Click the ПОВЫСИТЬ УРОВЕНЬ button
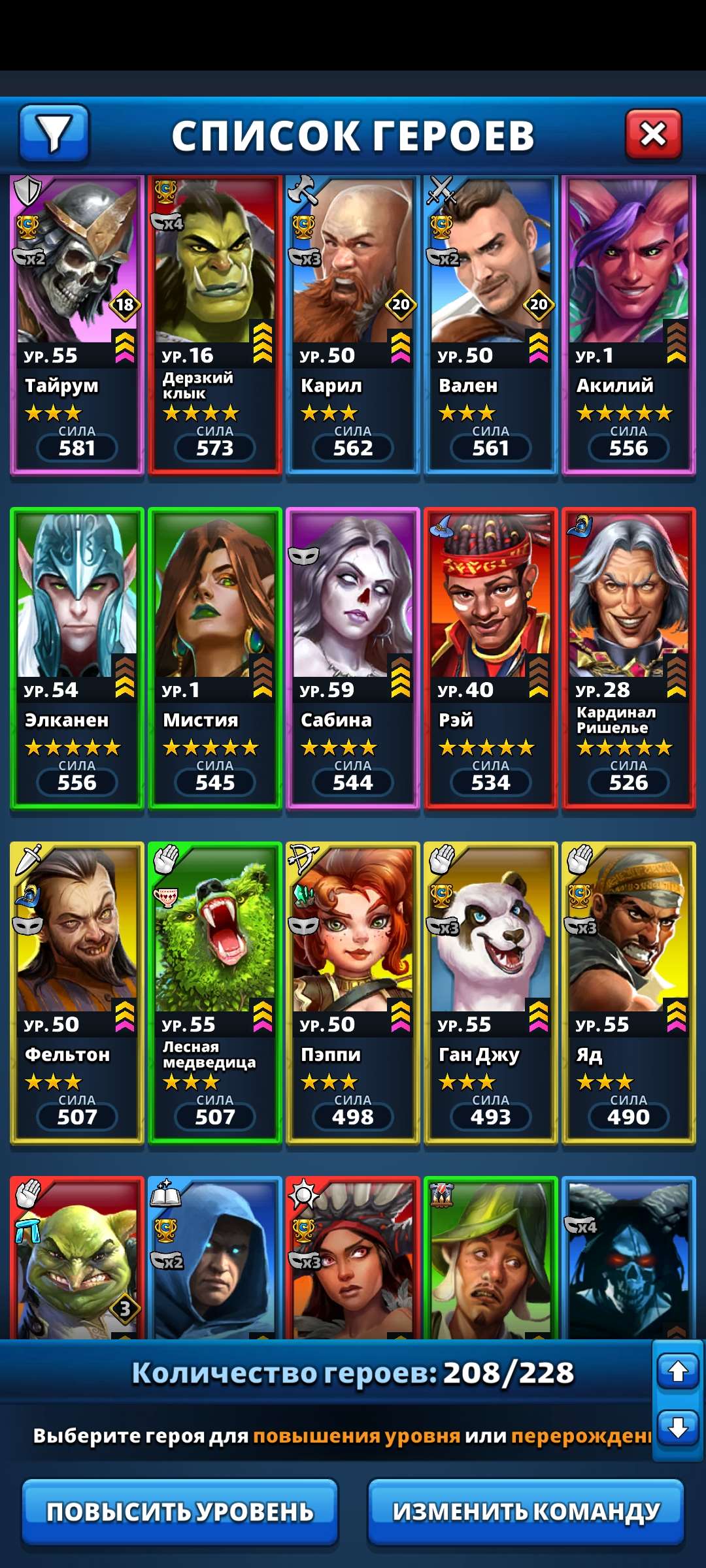 [180, 1512]
